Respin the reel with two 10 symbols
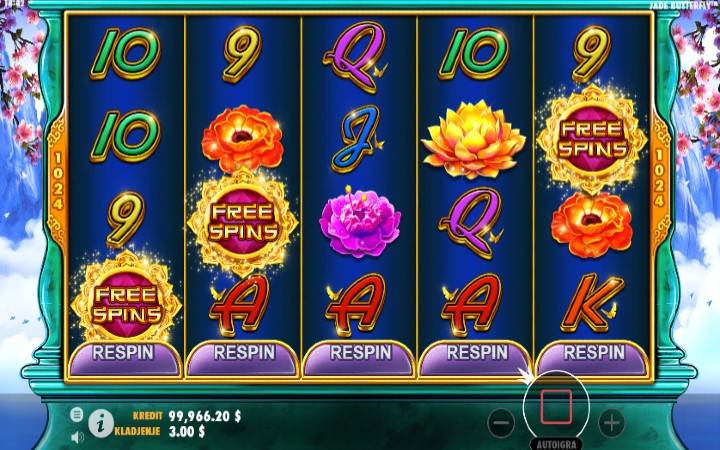The width and height of the screenshot is (720, 450). tap(123, 354)
